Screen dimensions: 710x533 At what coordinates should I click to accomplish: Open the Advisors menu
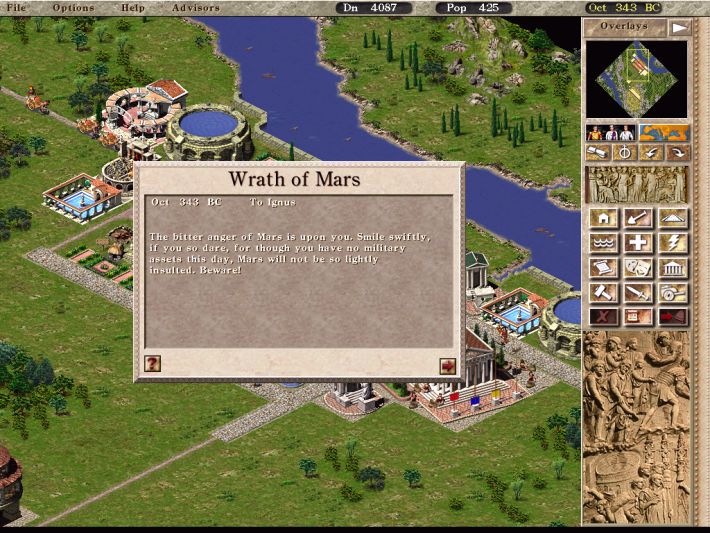pos(196,8)
